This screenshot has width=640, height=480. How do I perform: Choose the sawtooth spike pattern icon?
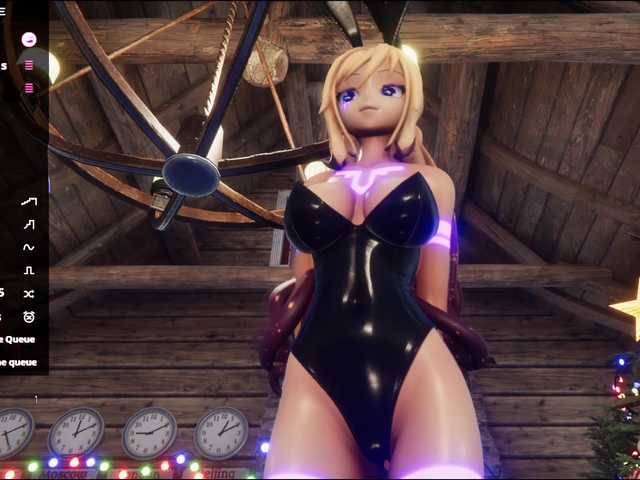click(29, 224)
